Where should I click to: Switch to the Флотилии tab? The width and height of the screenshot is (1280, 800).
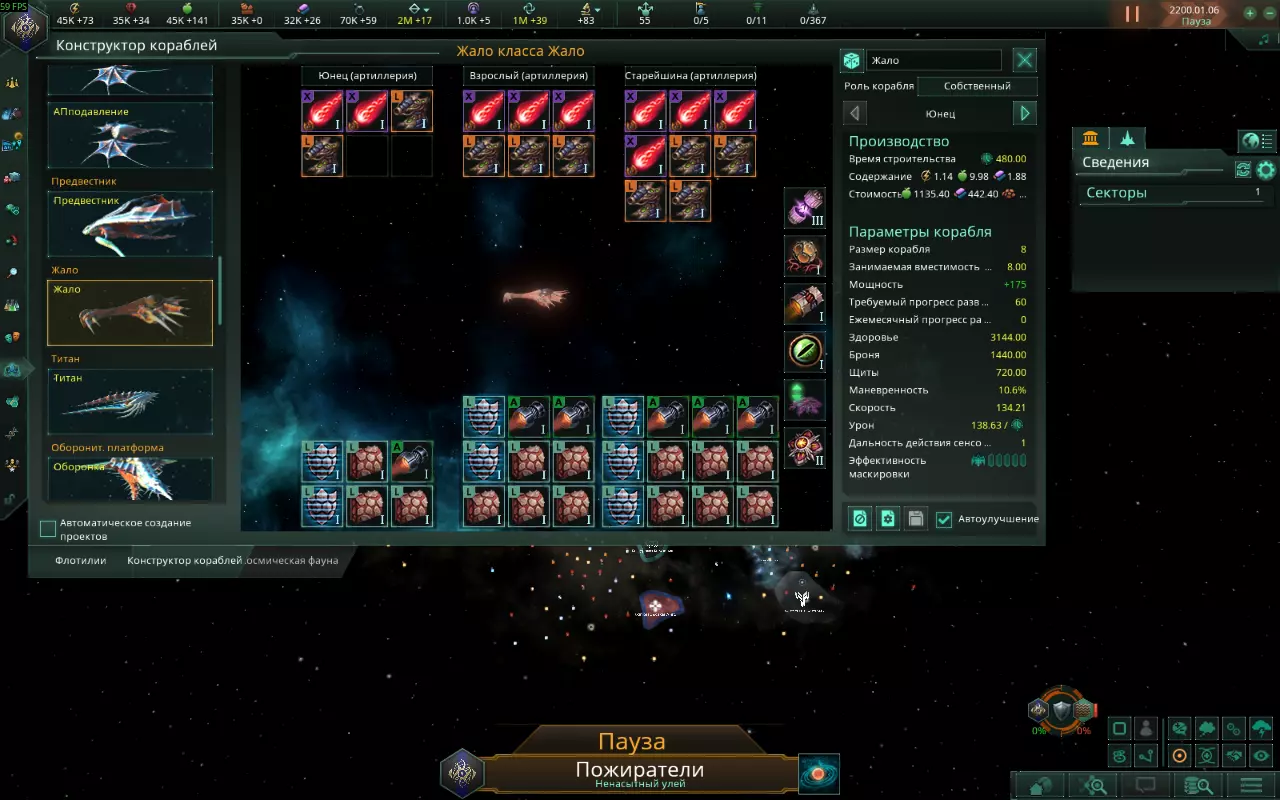(80, 560)
